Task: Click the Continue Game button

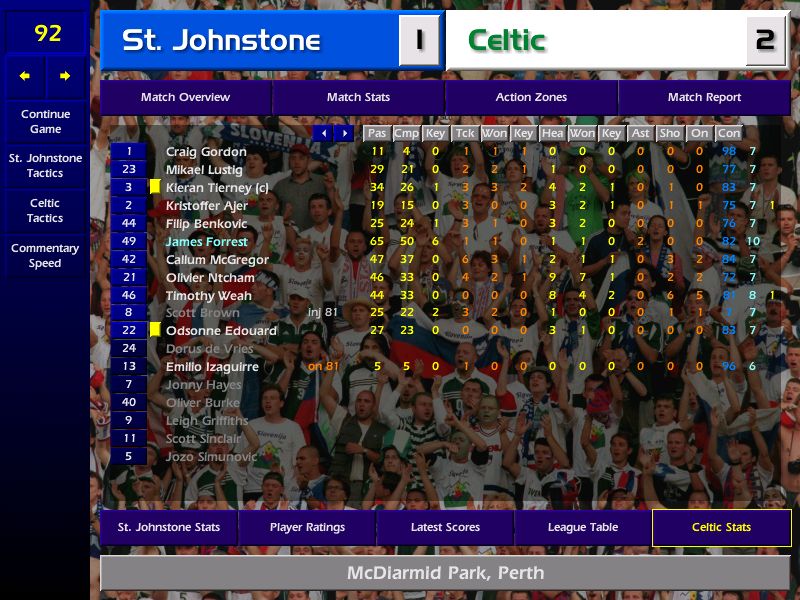Action: pos(45,122)
